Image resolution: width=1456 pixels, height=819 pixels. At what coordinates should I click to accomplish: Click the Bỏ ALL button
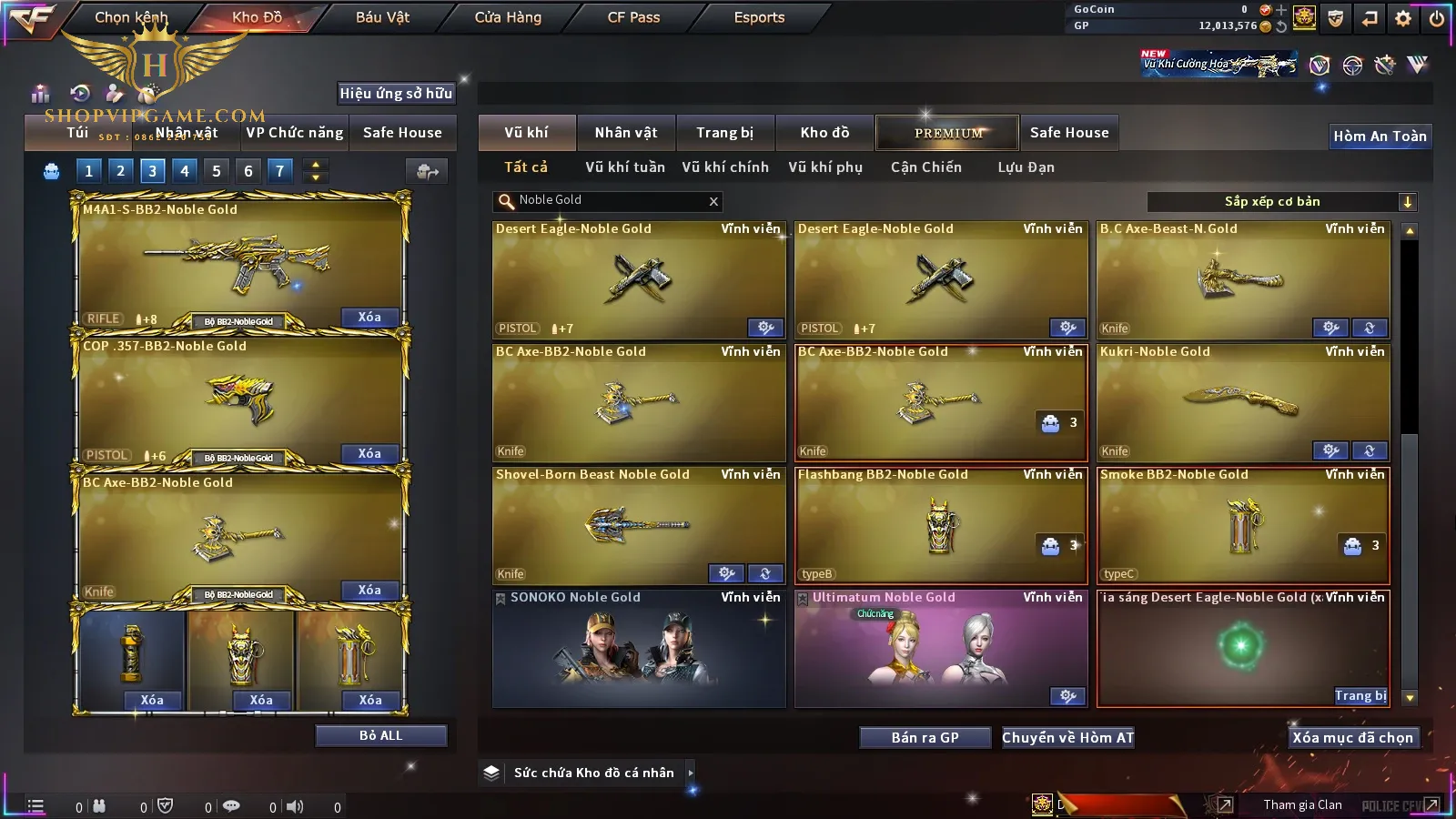[x=380, y=735]
